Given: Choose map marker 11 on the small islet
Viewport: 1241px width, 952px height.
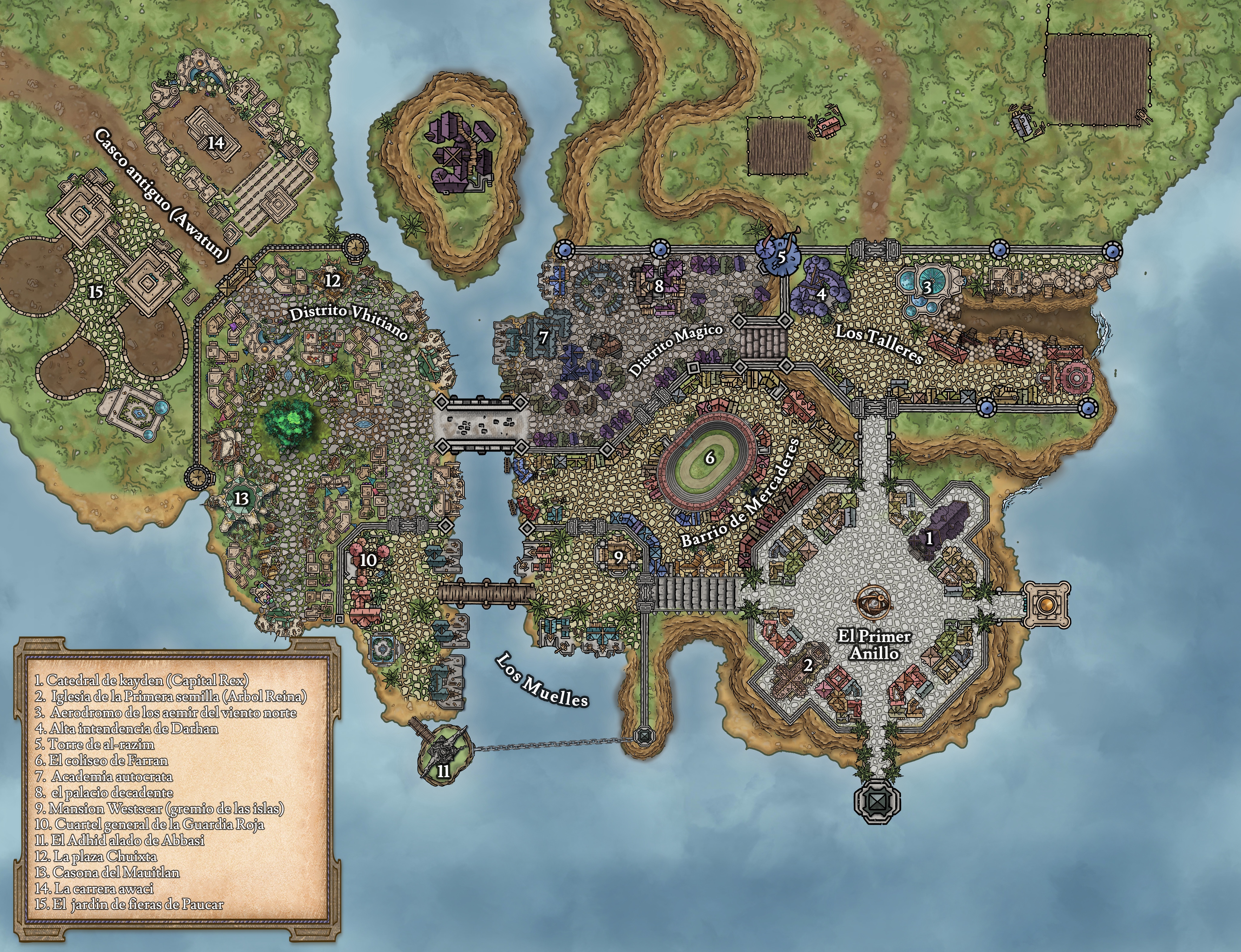Looking at the screenshot, I should coord(443,771).
